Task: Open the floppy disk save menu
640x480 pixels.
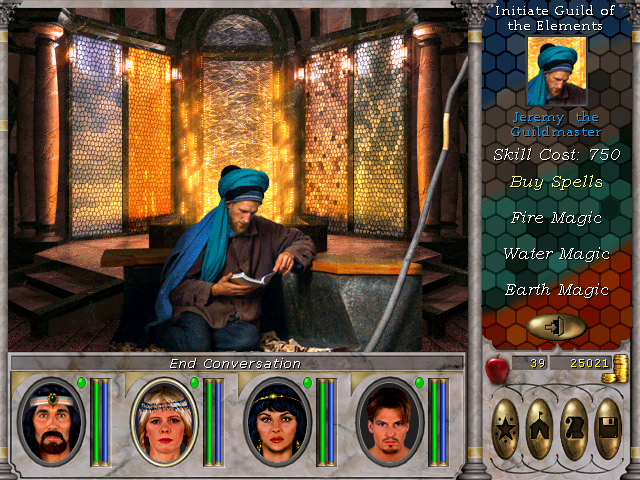Action: click(608, 428)
